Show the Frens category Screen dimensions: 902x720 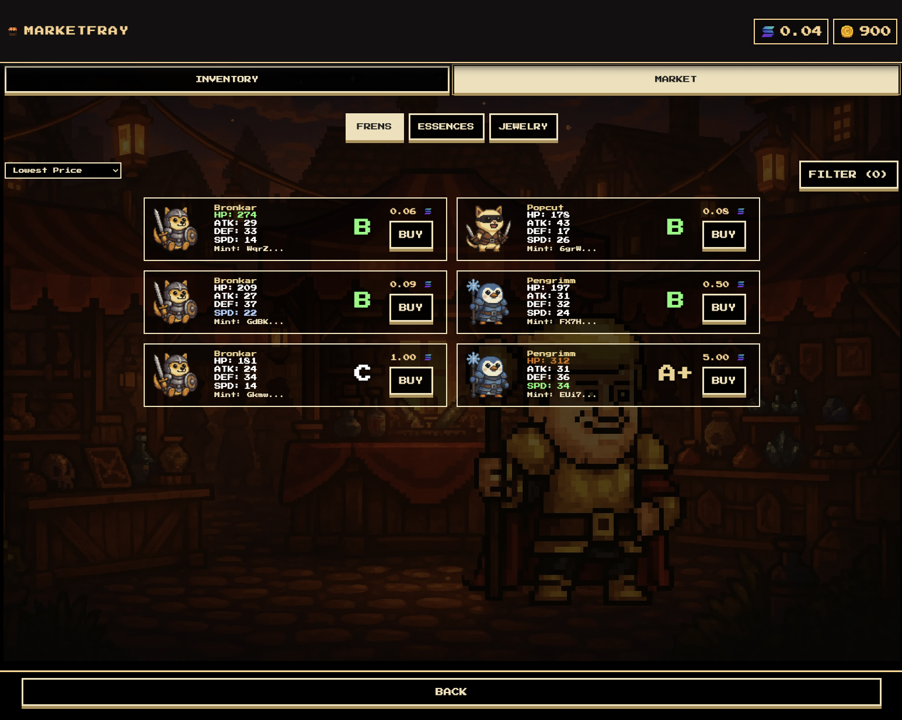click(x=374, y=127)
